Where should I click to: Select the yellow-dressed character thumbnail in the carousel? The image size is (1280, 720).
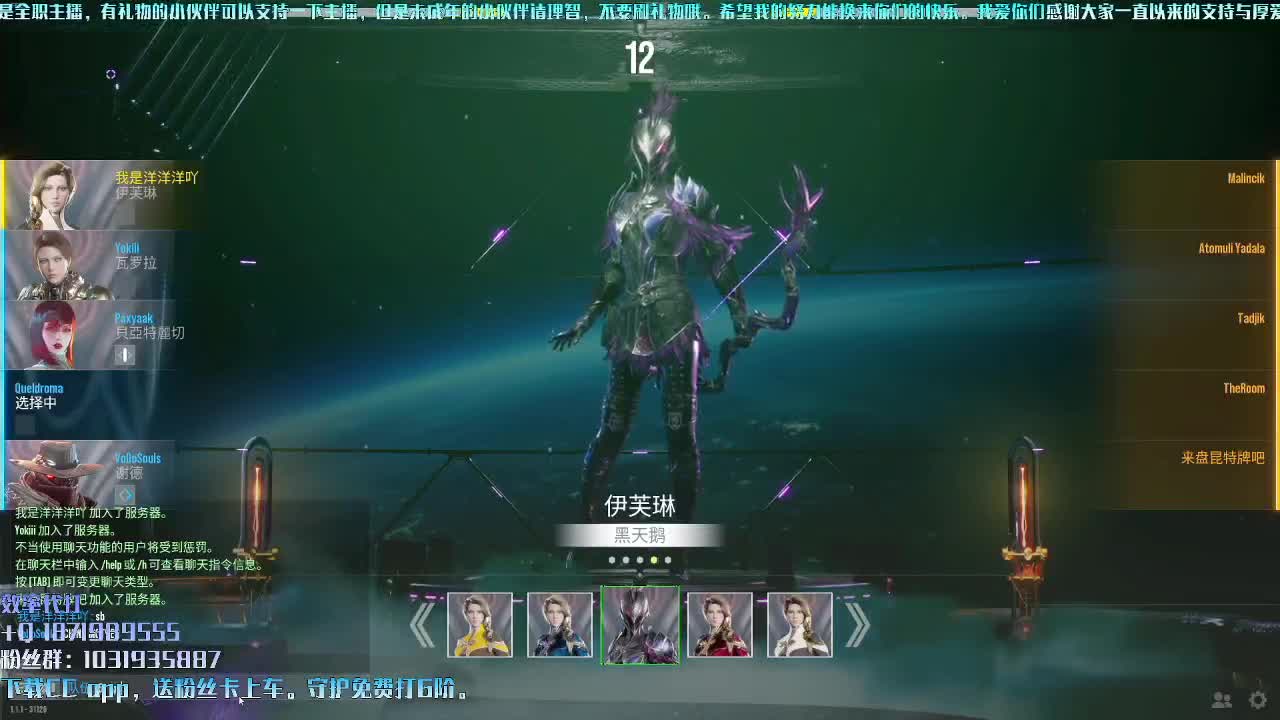pyautogui.click(x=481, y=624)
